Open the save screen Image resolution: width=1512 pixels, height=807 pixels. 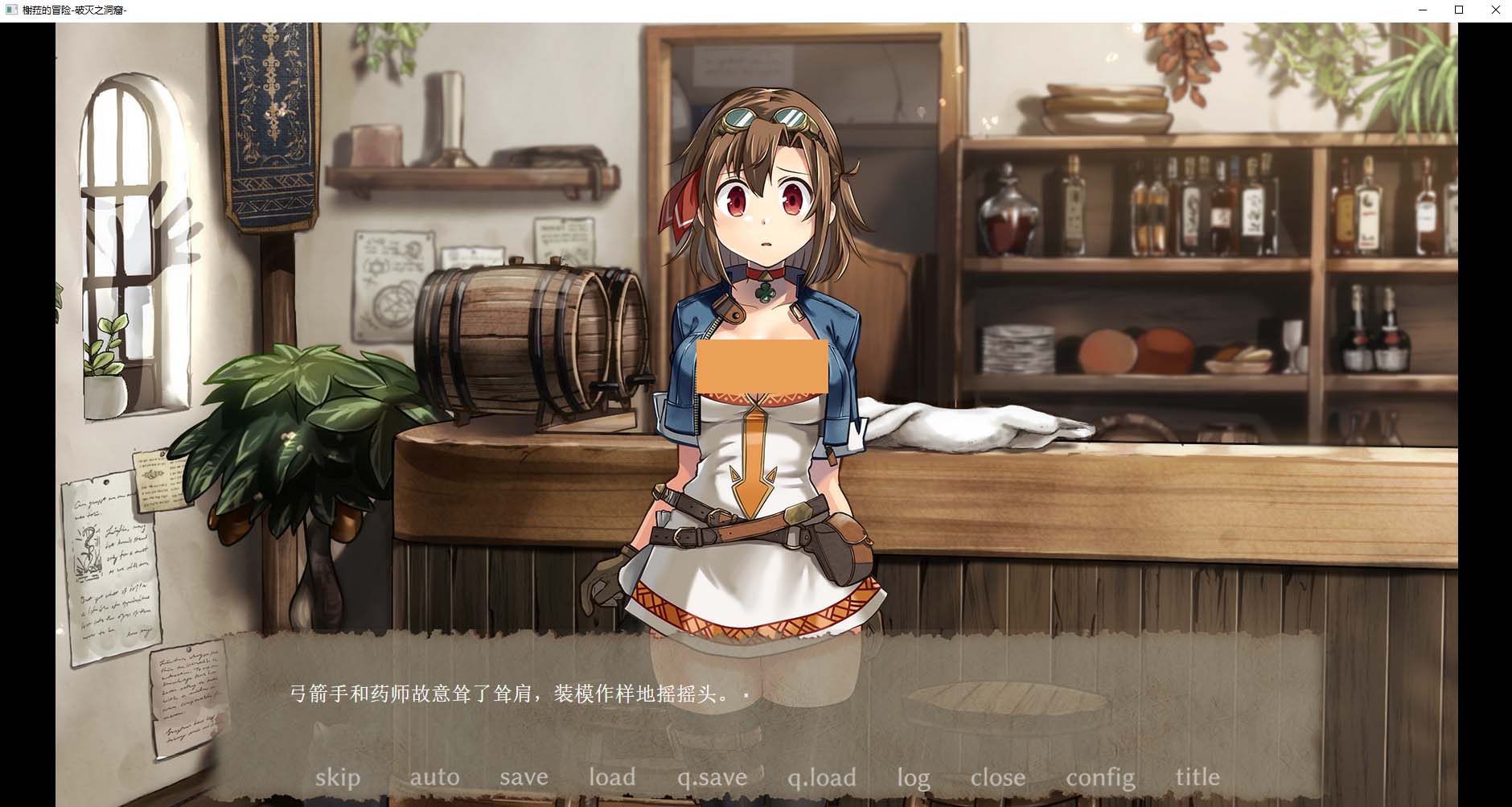click(x=524, y=777)
